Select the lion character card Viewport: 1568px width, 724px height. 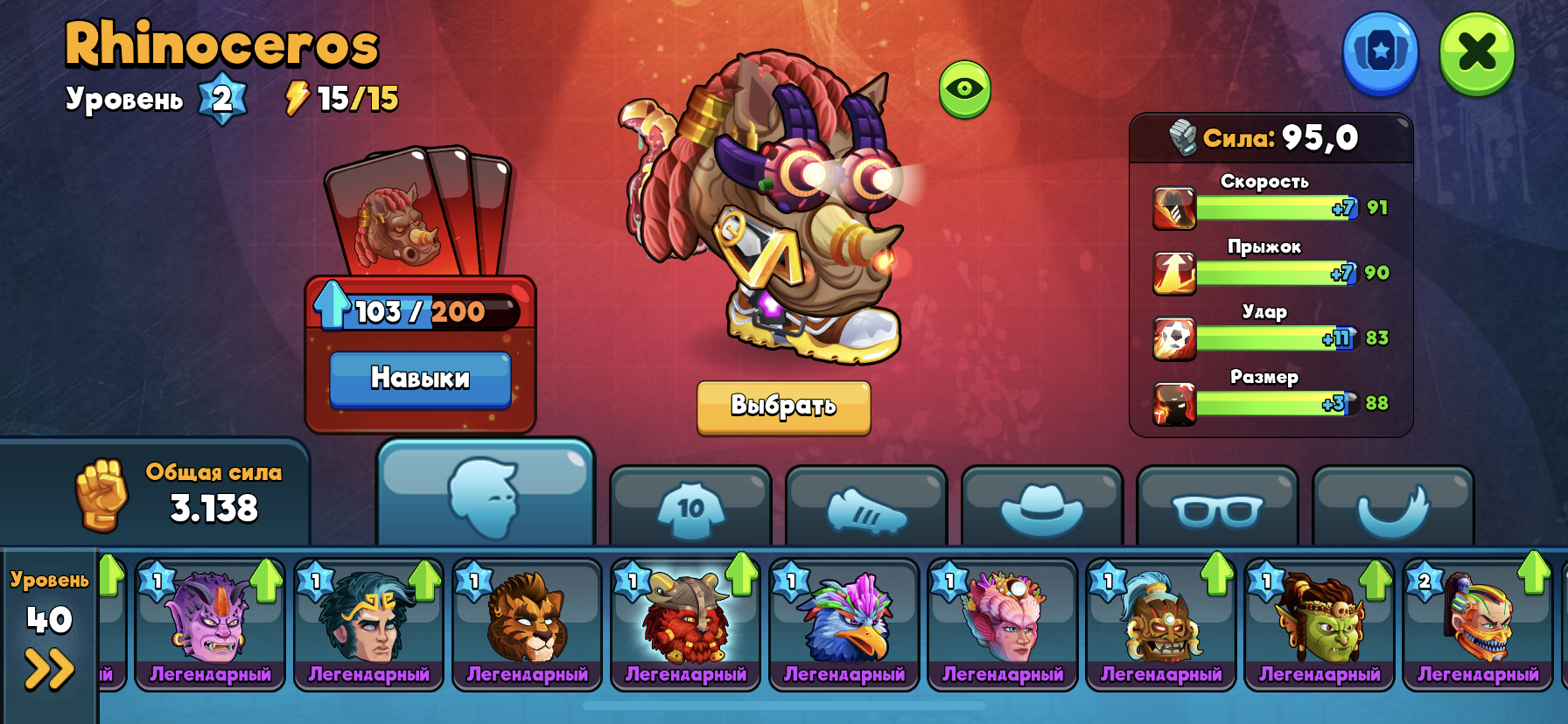527,624
